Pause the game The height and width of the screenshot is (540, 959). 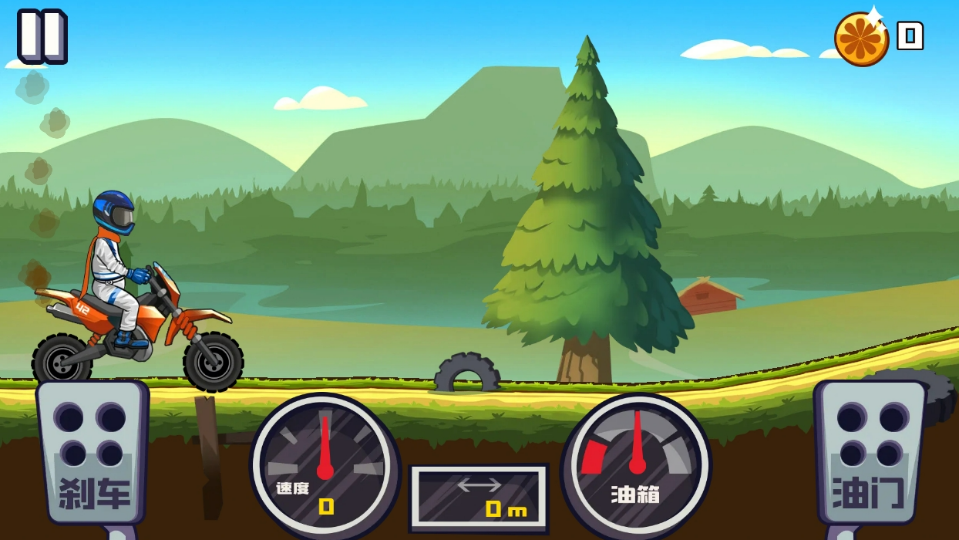coord(42,36)
